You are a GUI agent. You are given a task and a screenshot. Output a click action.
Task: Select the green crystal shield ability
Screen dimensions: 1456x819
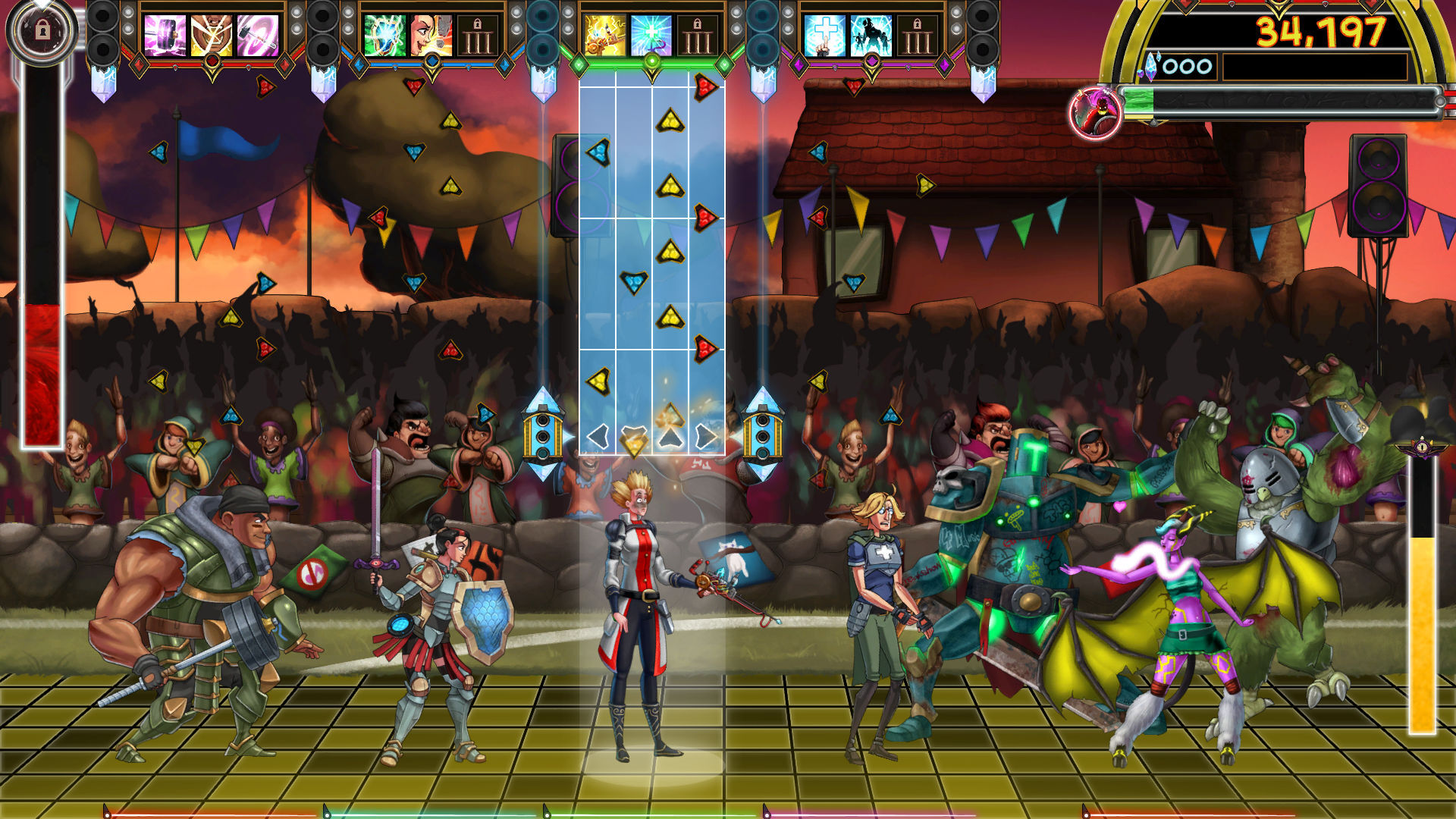386,32
